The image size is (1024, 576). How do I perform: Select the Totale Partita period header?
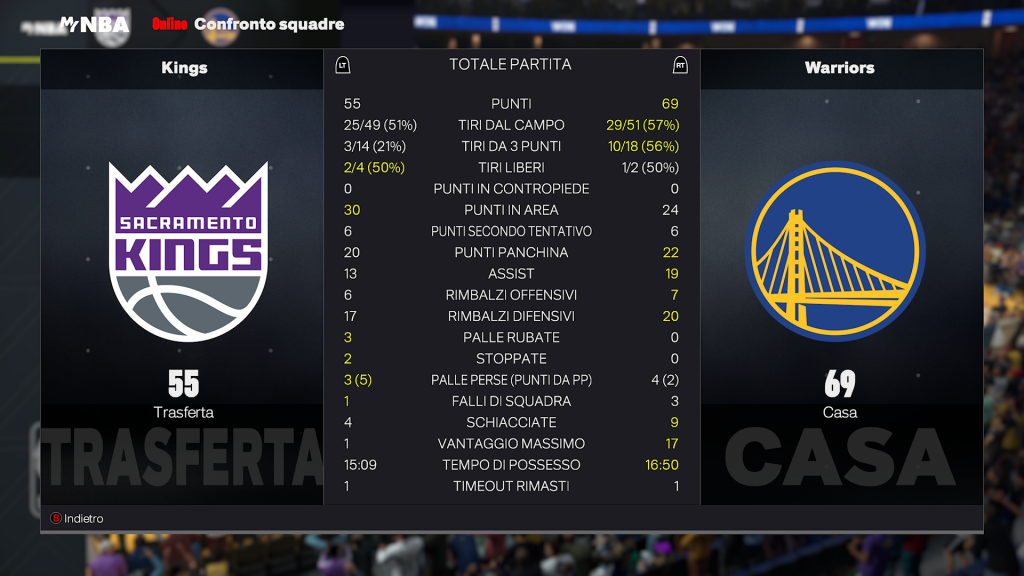510,65
